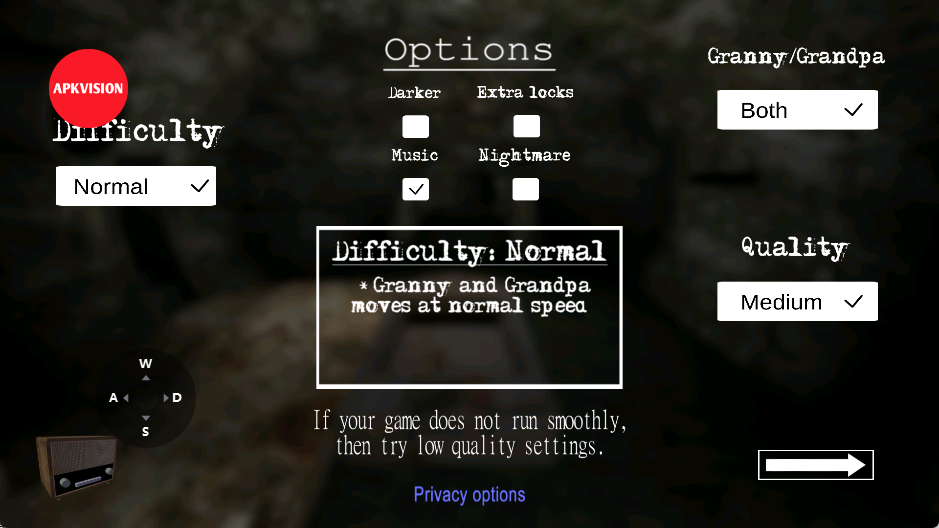Open the Privacy options link
Screen dimensions: 939x528
coord(469,494)
